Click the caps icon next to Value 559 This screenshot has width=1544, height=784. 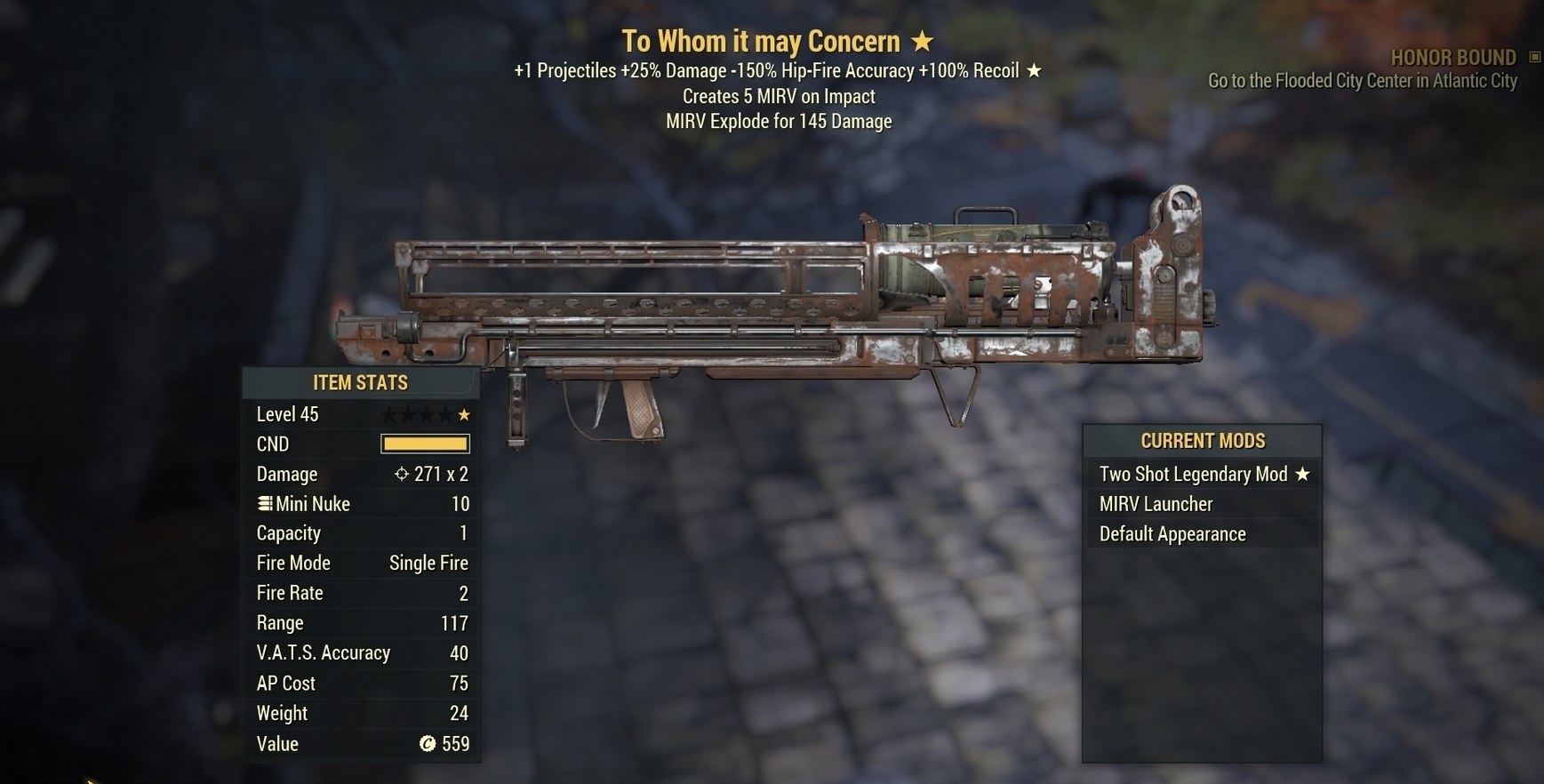pyautogui.click(x=429, y=744)
